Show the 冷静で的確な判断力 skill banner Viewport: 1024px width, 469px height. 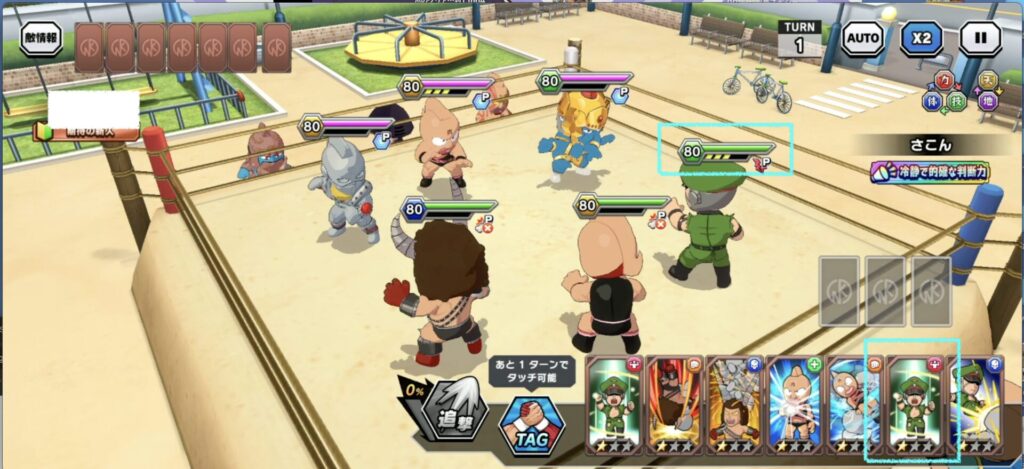(x=930, y=172)
